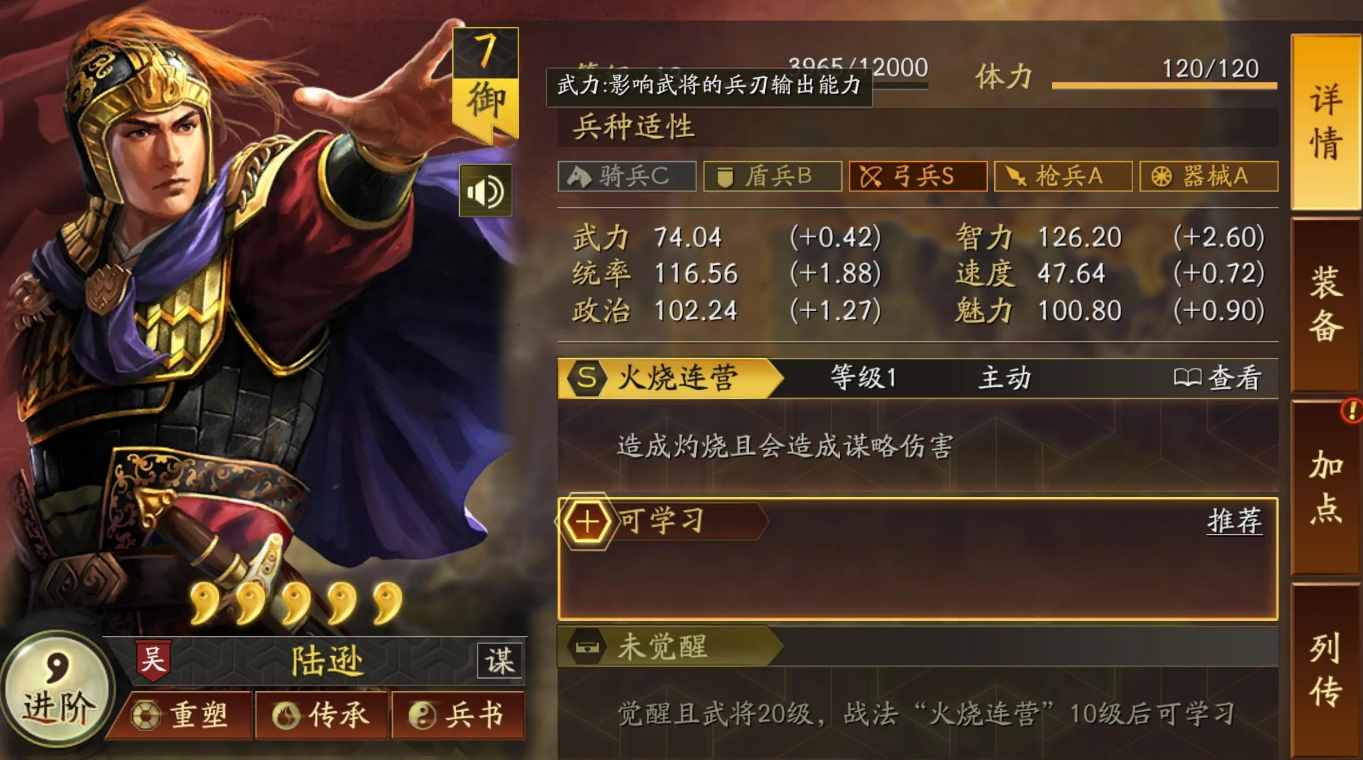The width and height of the screenshot is (1363, 760).
Task: Open the 列传 biography tab
Action: coord(1326,666)
